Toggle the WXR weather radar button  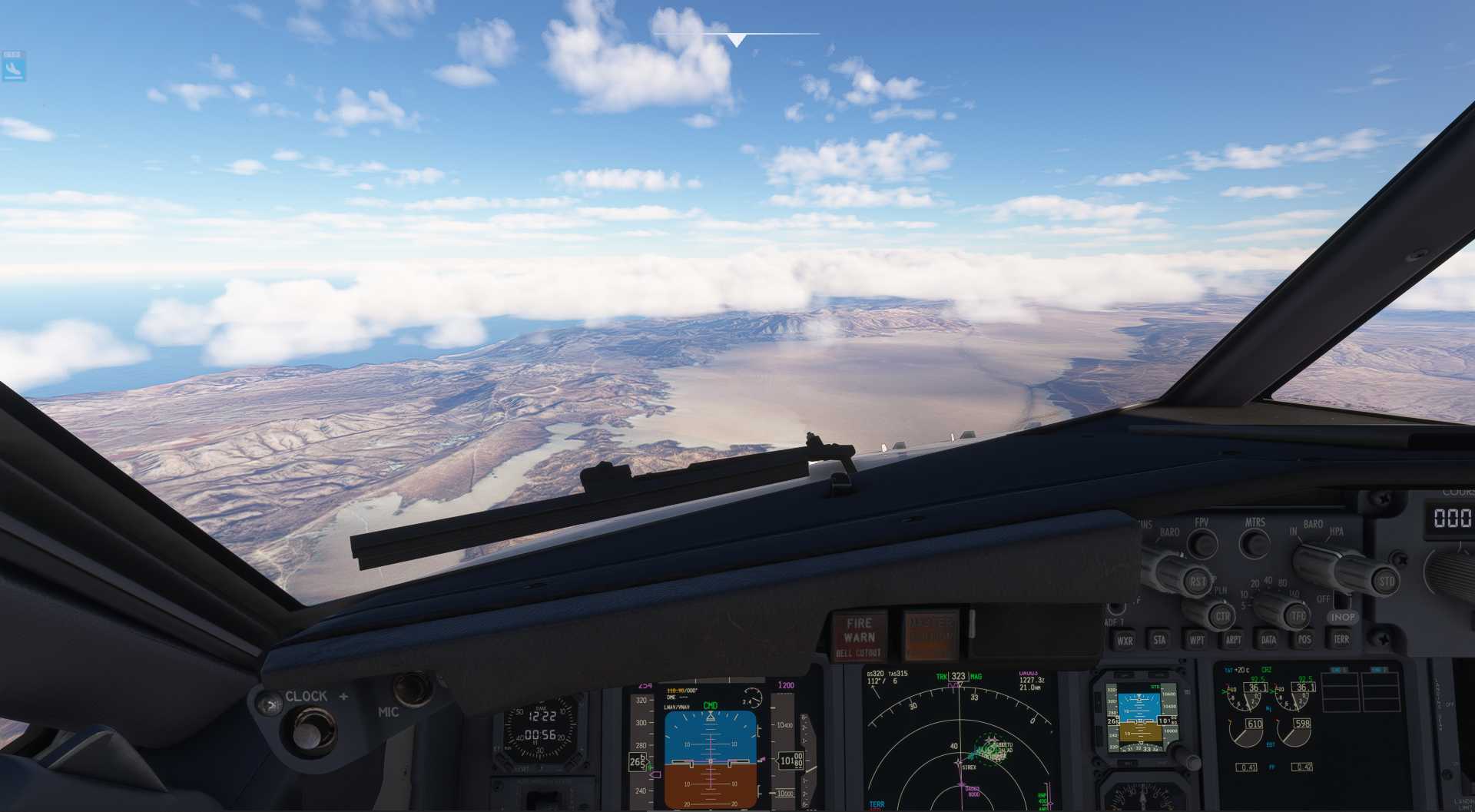pos(1125,640)
